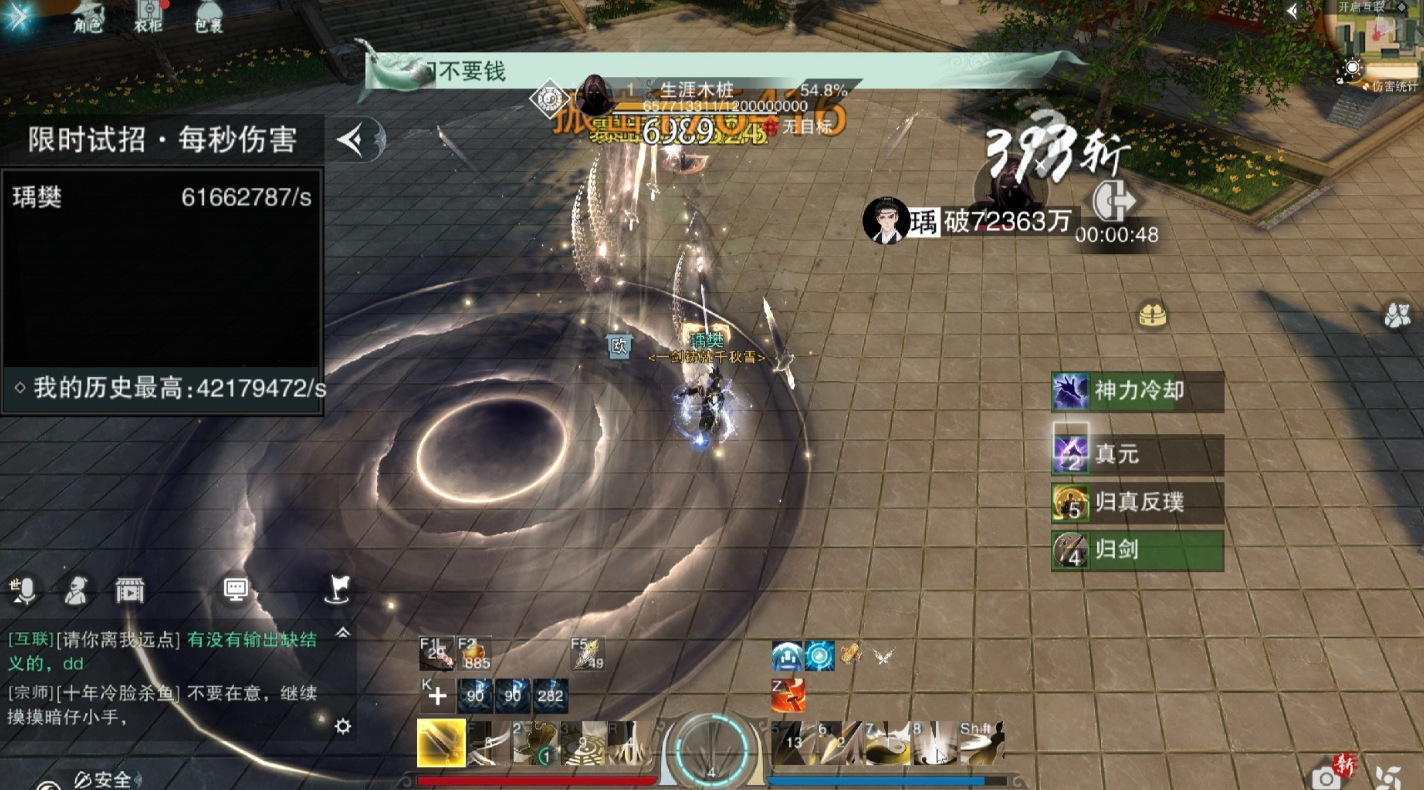
Task: Select the 归剑 status entry
Action: pyautogui.click(x=1137, y=551)
